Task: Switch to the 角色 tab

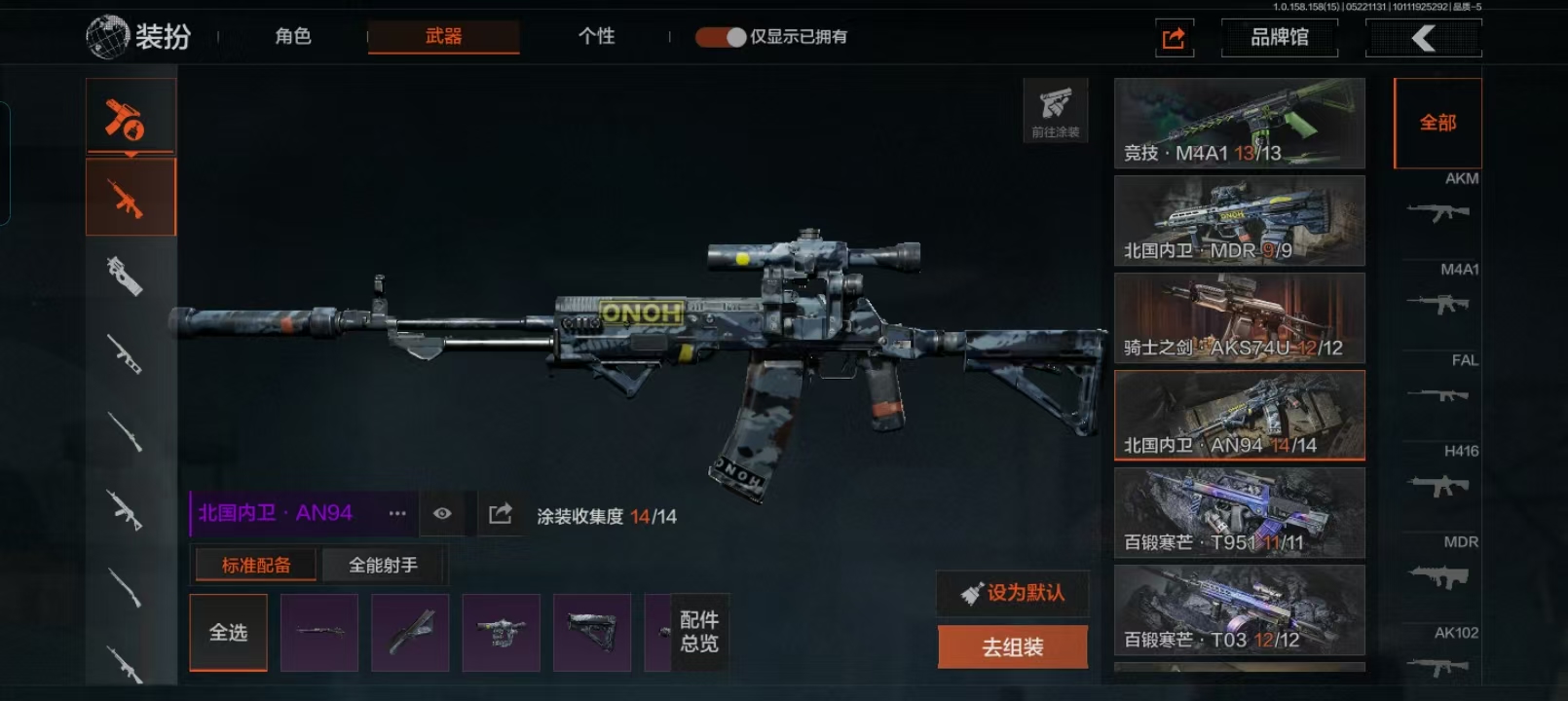Action: pos(292,37)
